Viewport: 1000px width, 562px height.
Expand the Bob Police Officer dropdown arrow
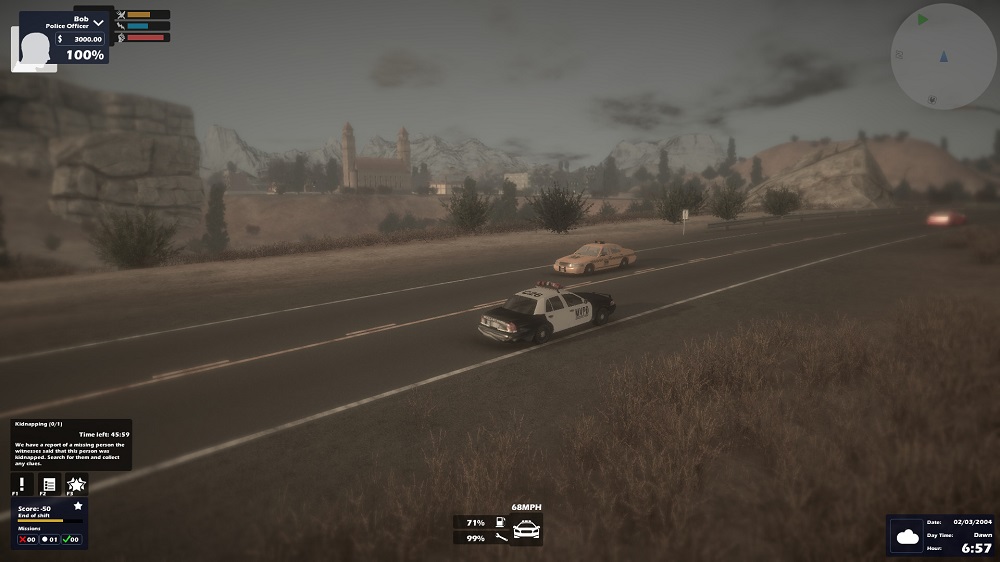pyautogui.click(x=98, y=23)
